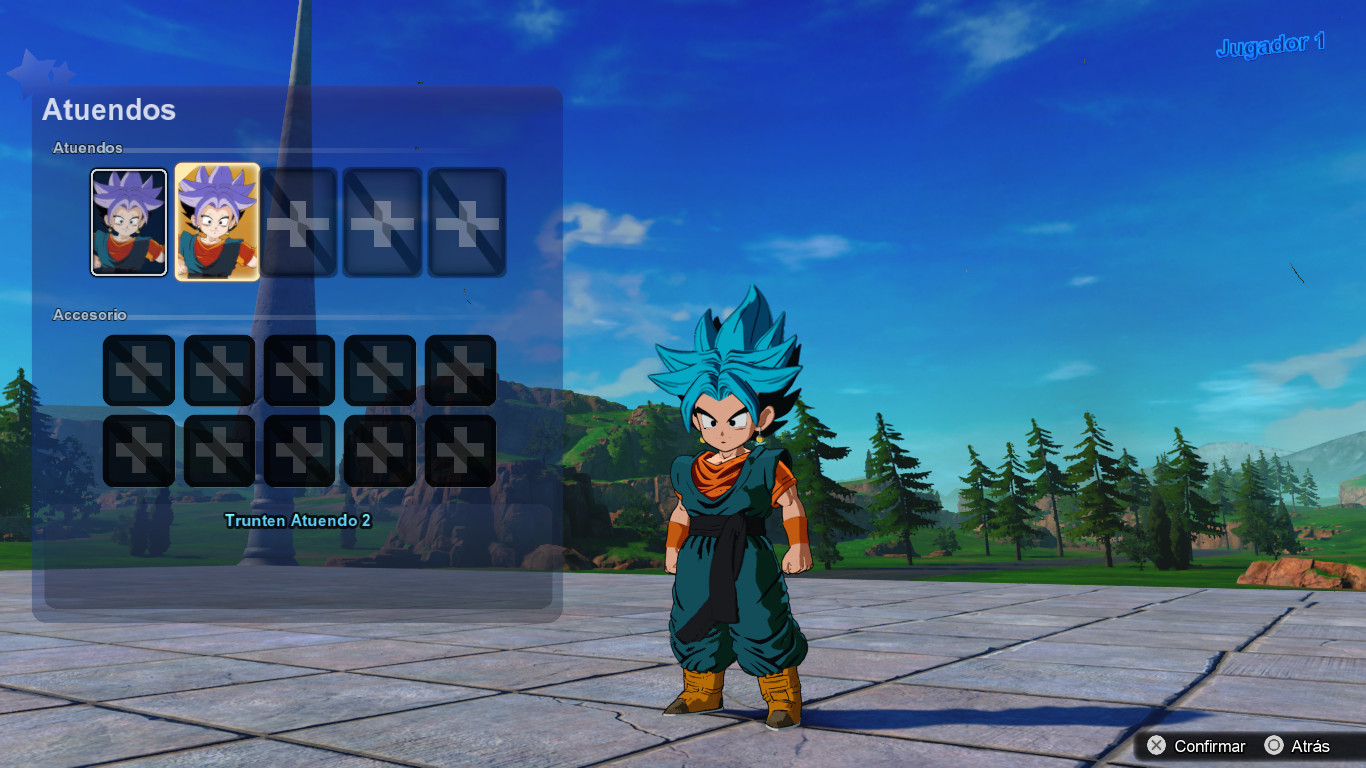This screenshot has height=768, width=1366.
Task: Click the middle accessory slot, top row
Action: click(x=299, y=369)
